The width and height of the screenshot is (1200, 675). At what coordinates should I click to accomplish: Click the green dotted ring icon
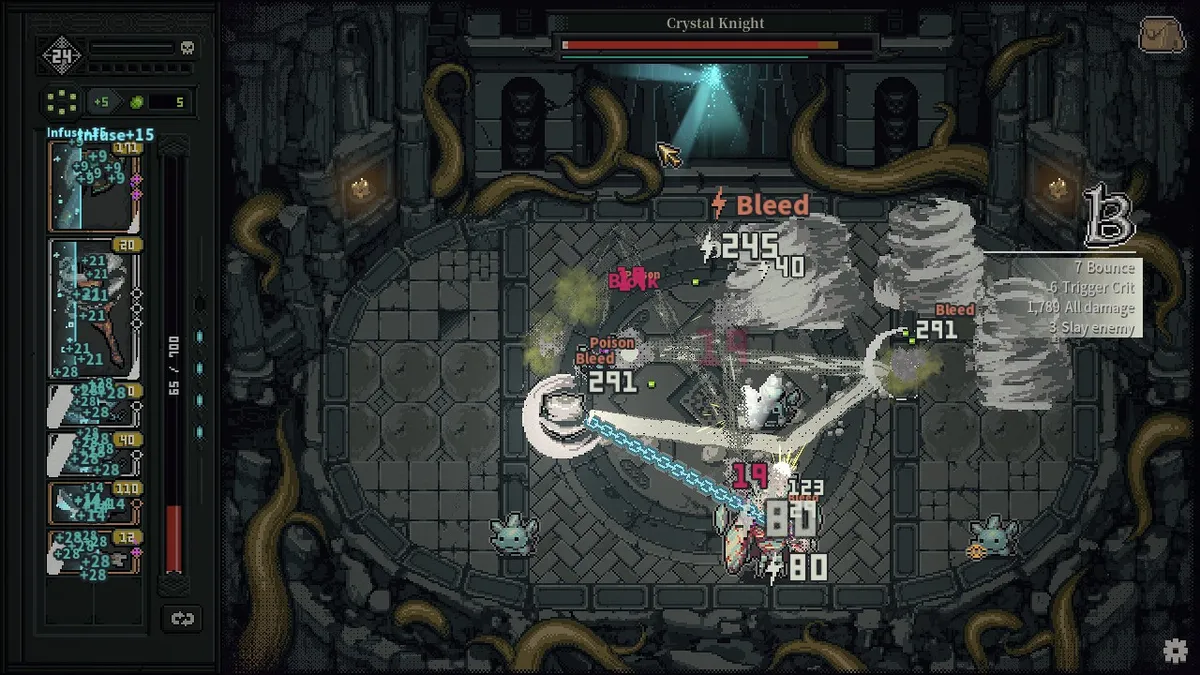(62, 101)
